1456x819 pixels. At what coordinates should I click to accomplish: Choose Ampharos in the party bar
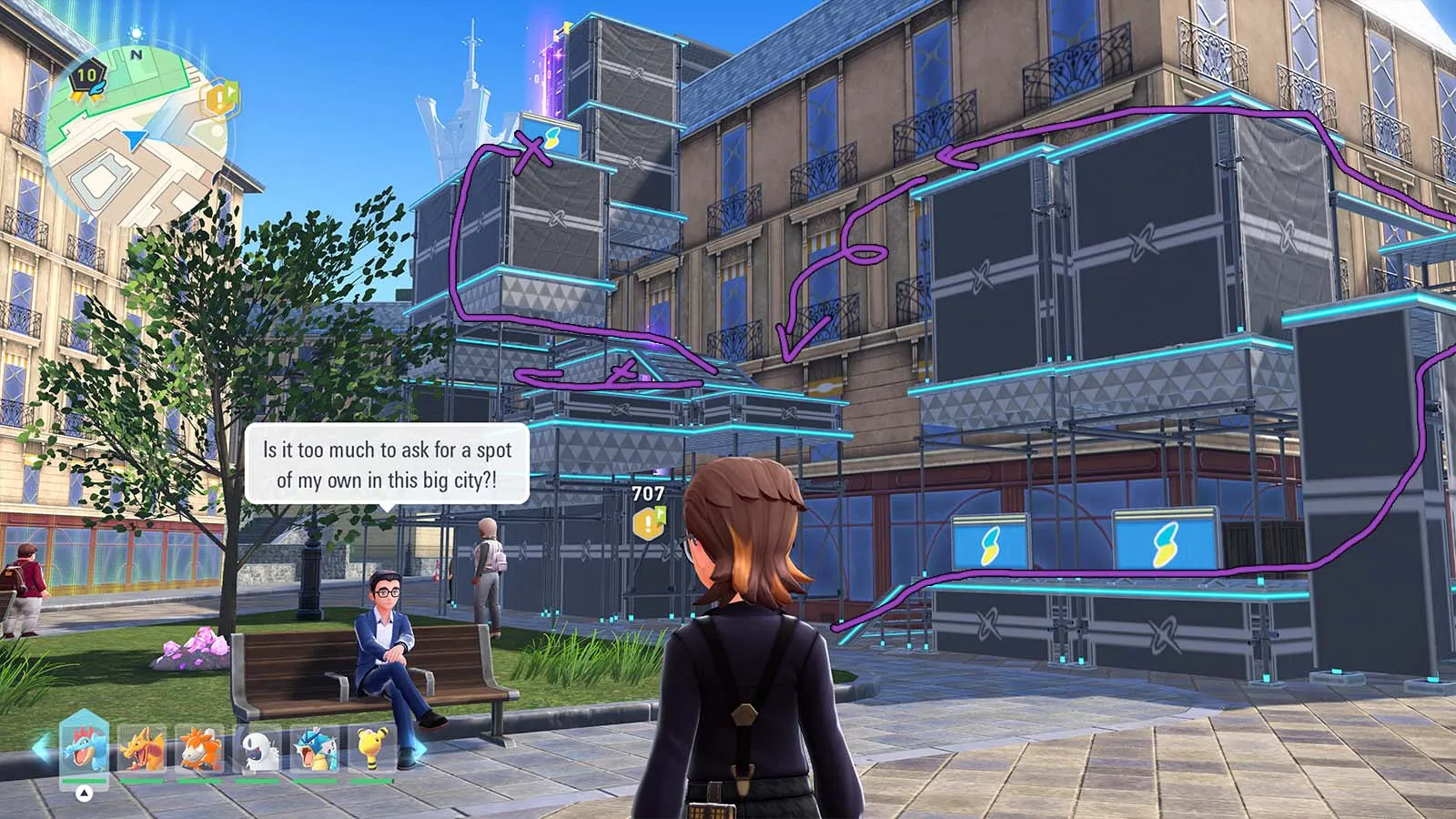[373, 750]
